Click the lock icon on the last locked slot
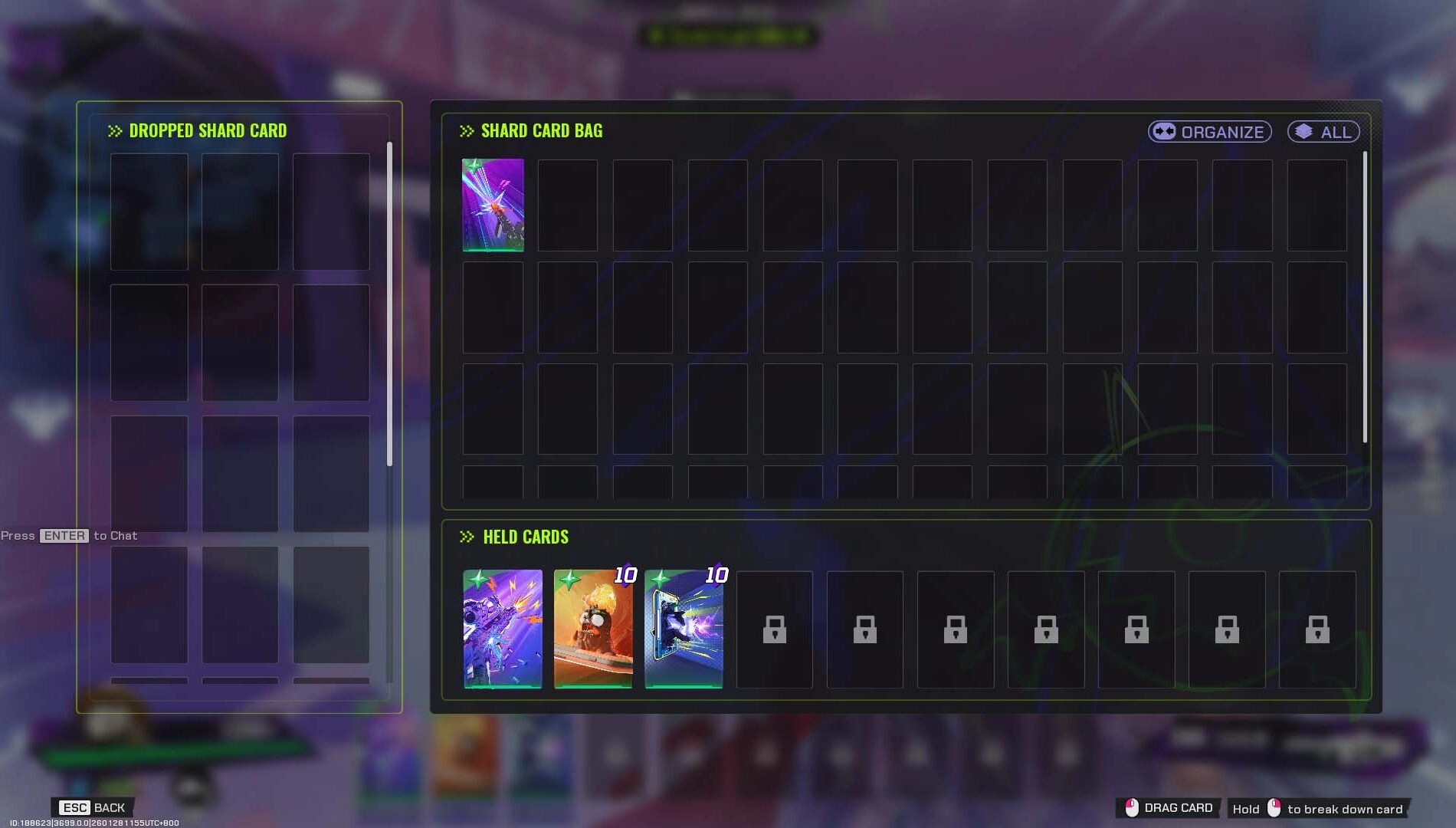The image size is (1456, 828). click(1317, 631)
